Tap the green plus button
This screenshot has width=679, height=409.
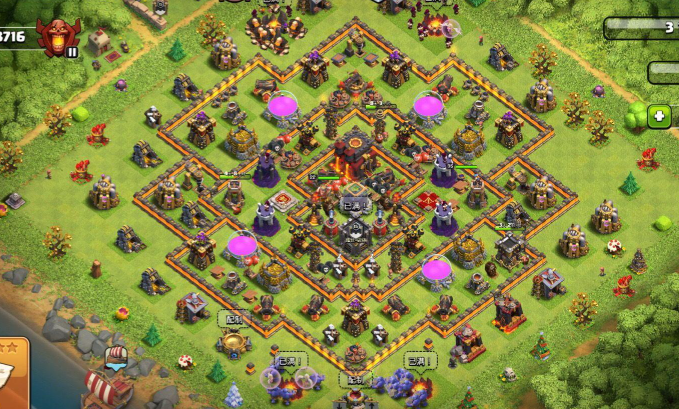click(x=659, y=116)
